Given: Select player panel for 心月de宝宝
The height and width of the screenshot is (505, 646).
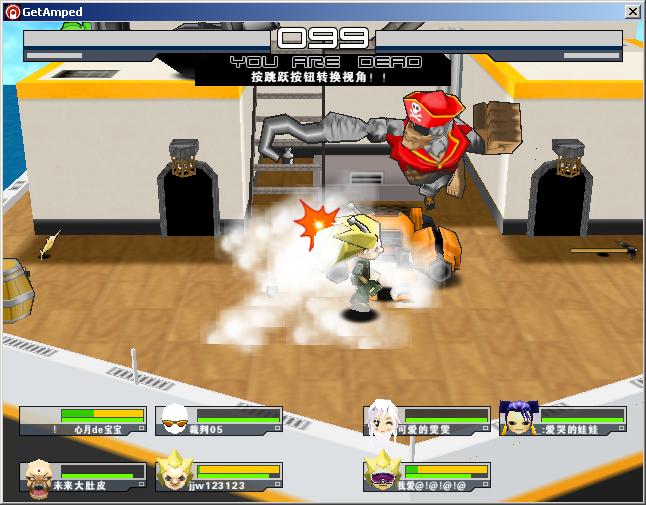Looking at the screenshot, I should pos(83,421).
